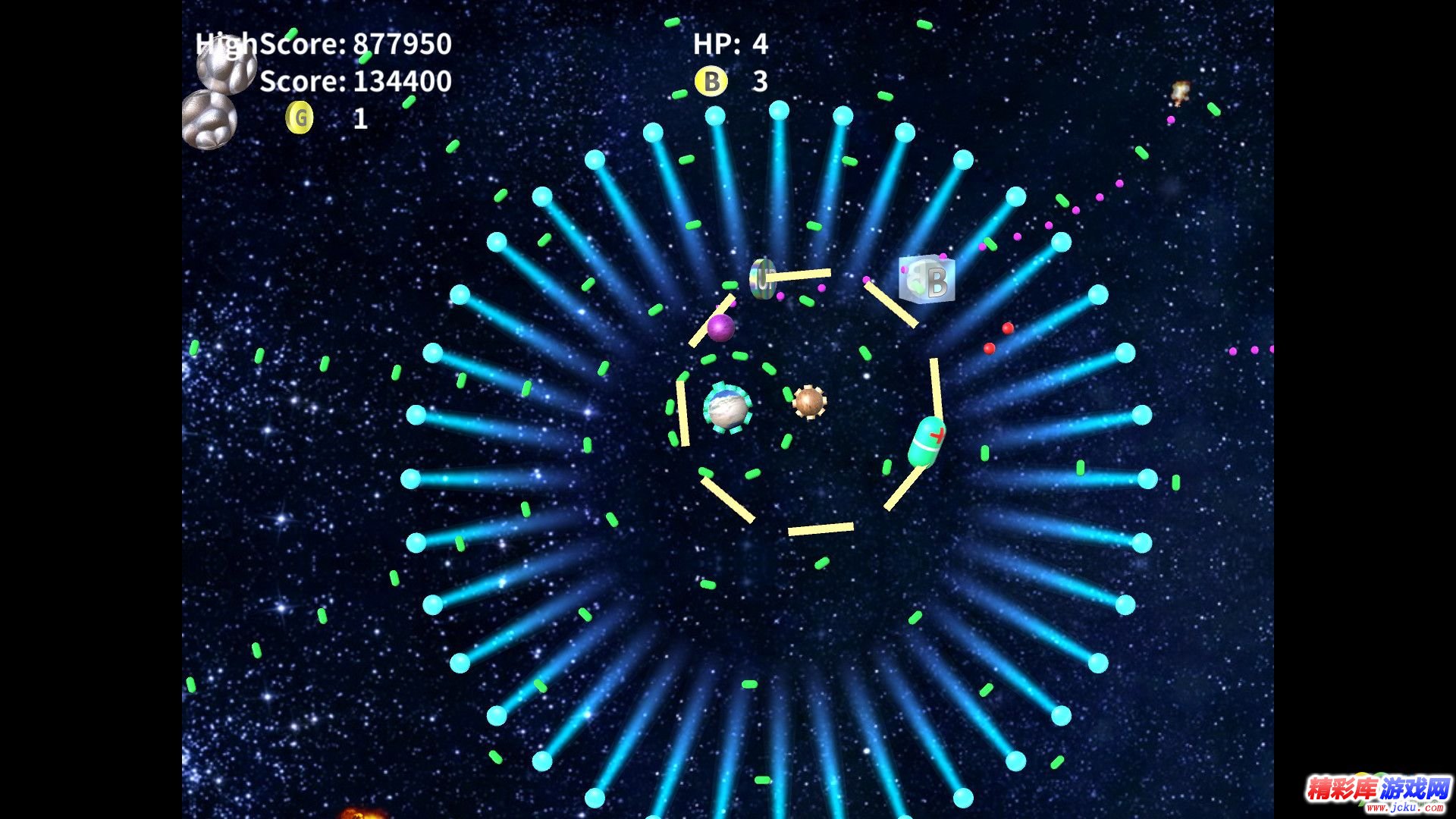This screenshot has height=819, width=1456.
Task: Click the yellow B bomb icon
Action: tap(711, 81)
